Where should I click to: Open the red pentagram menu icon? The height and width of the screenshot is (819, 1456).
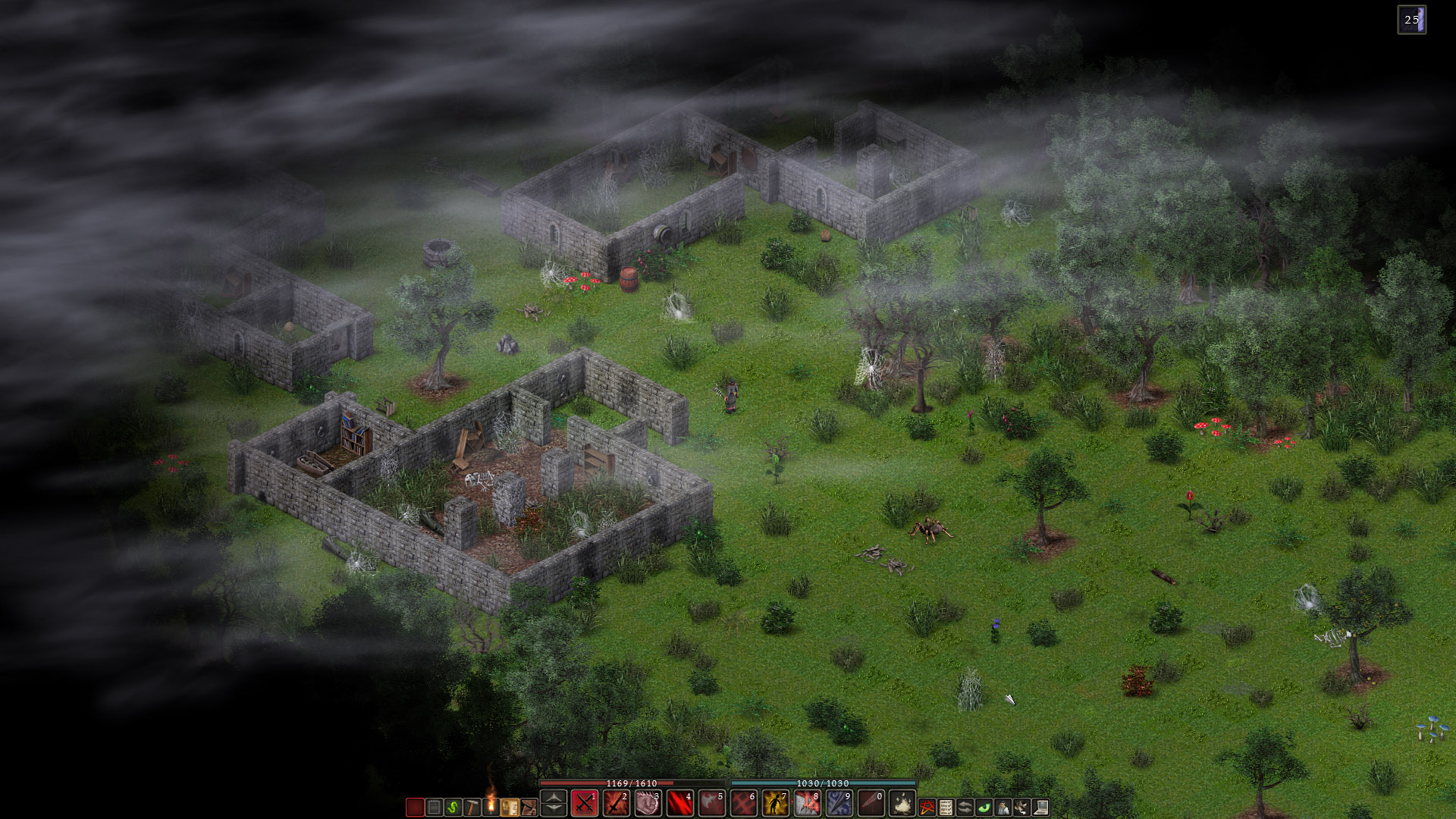tap(927, 808)
